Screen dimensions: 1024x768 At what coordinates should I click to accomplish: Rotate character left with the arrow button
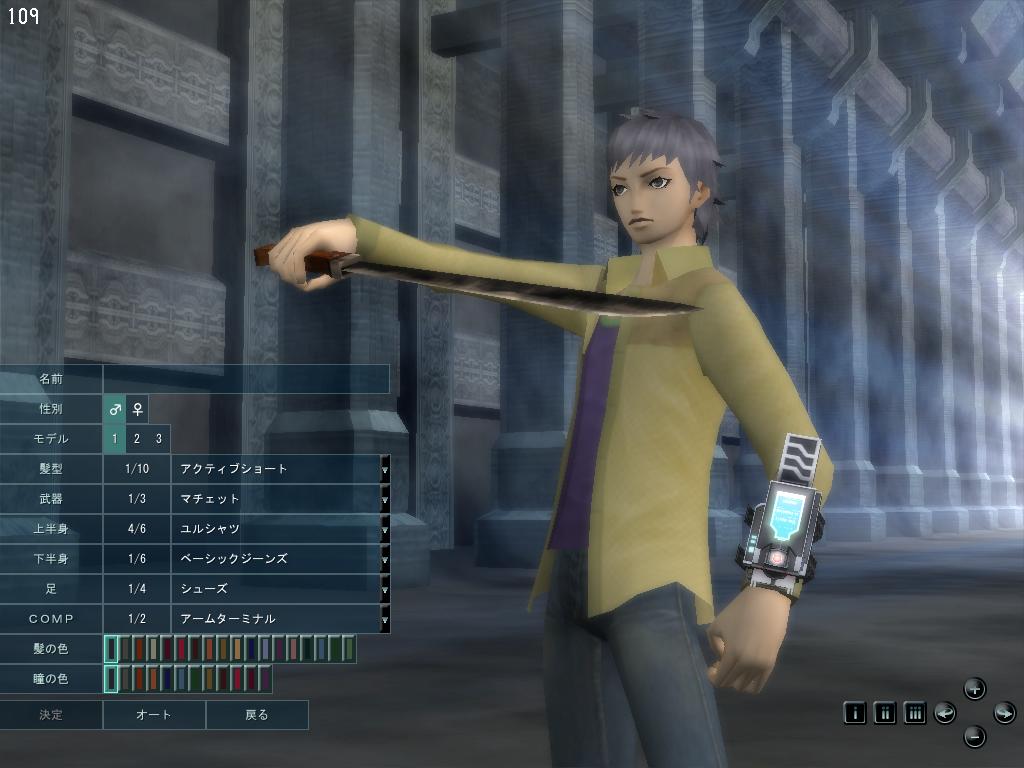click(x=945, y=713)
